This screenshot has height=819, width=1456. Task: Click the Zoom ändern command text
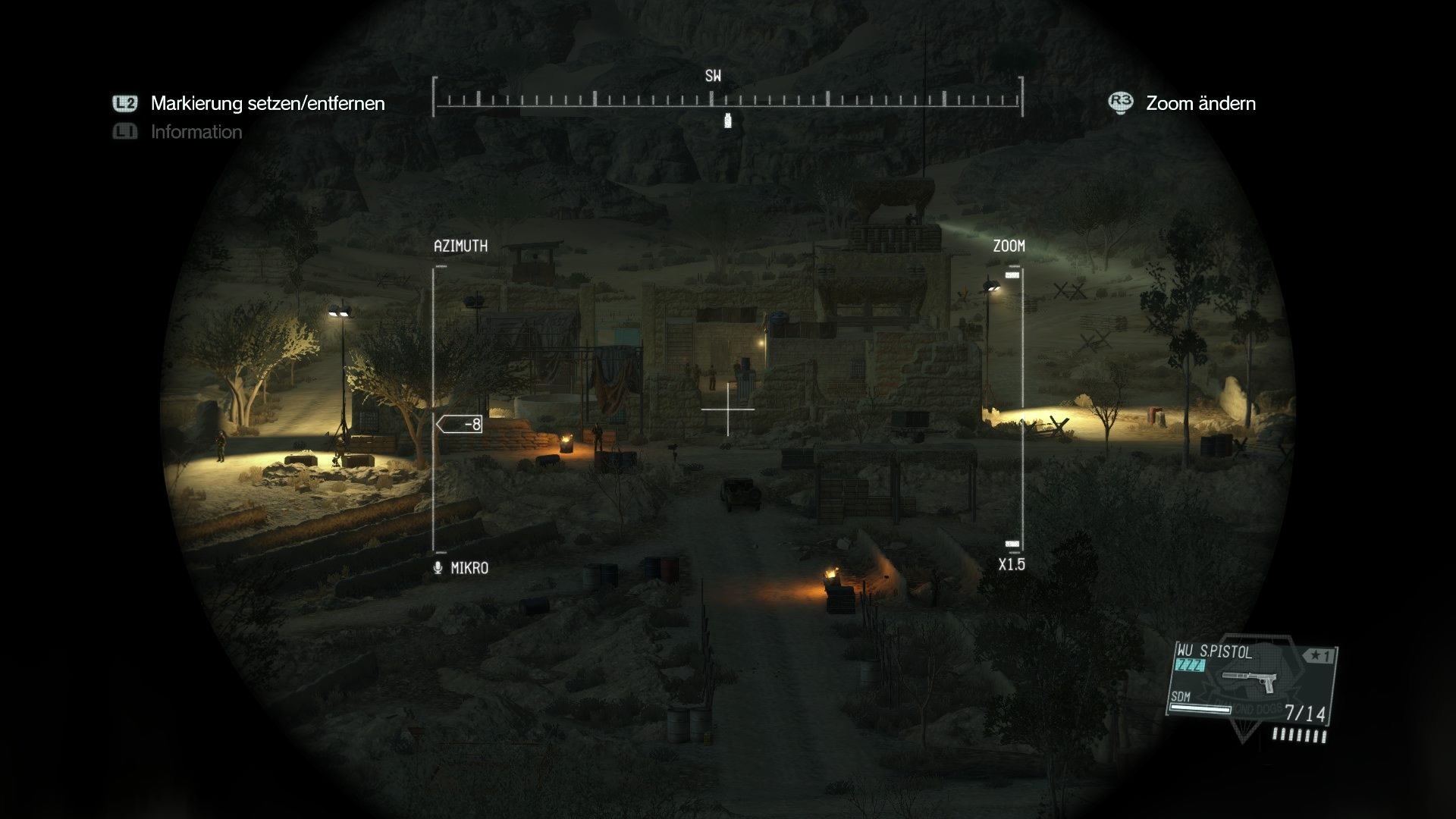point(1200,103)
